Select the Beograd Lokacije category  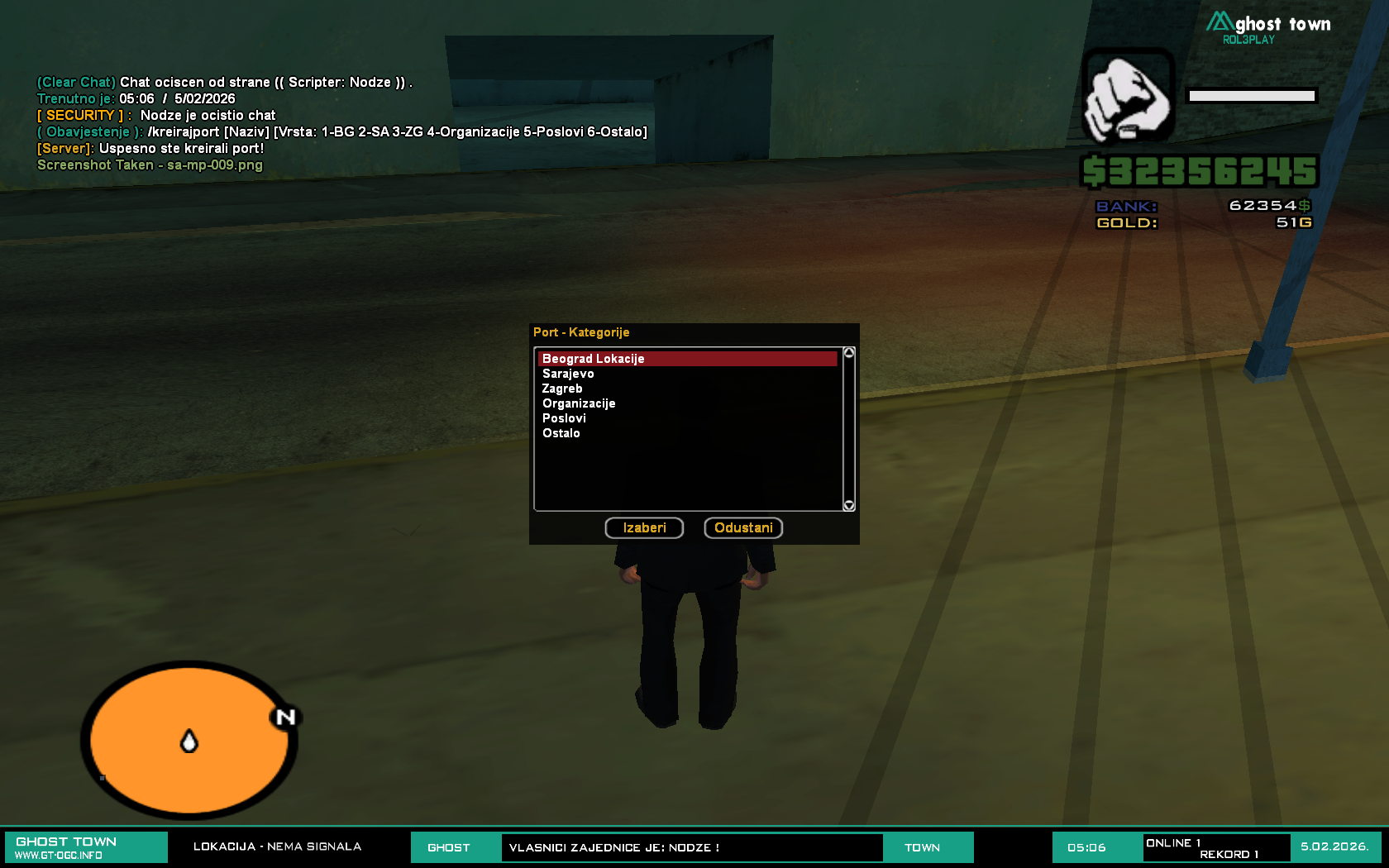(594, 359)
